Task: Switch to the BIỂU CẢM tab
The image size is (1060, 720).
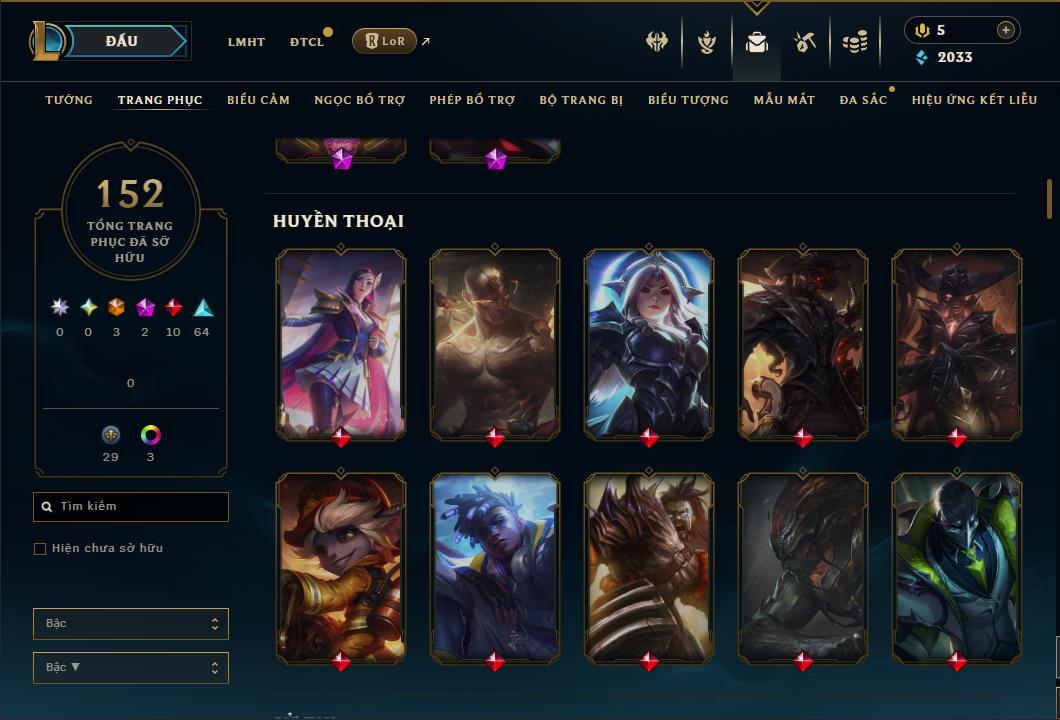Action: pos(258,100)
